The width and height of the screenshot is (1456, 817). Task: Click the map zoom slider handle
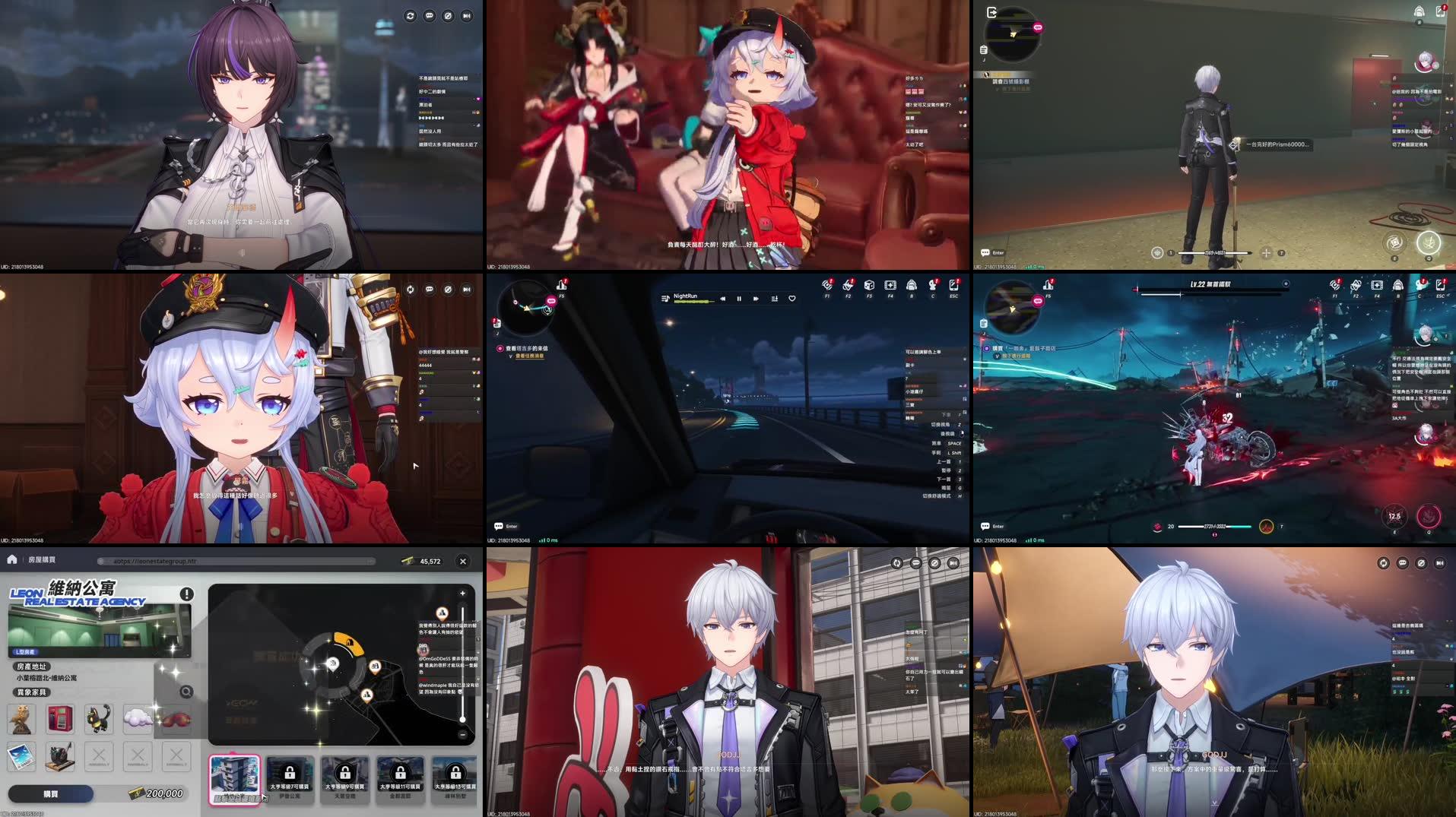pyautogui.click(x=462, y=720)
